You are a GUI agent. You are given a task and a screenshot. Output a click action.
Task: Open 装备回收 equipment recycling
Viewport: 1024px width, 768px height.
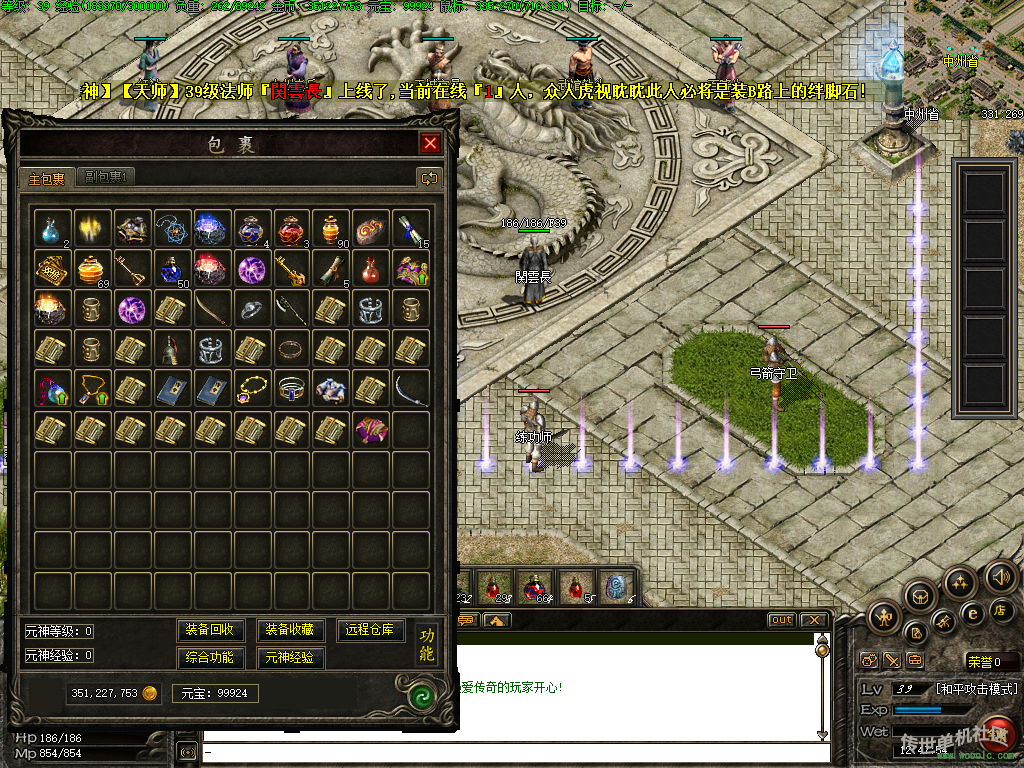(x=210, y=630)
